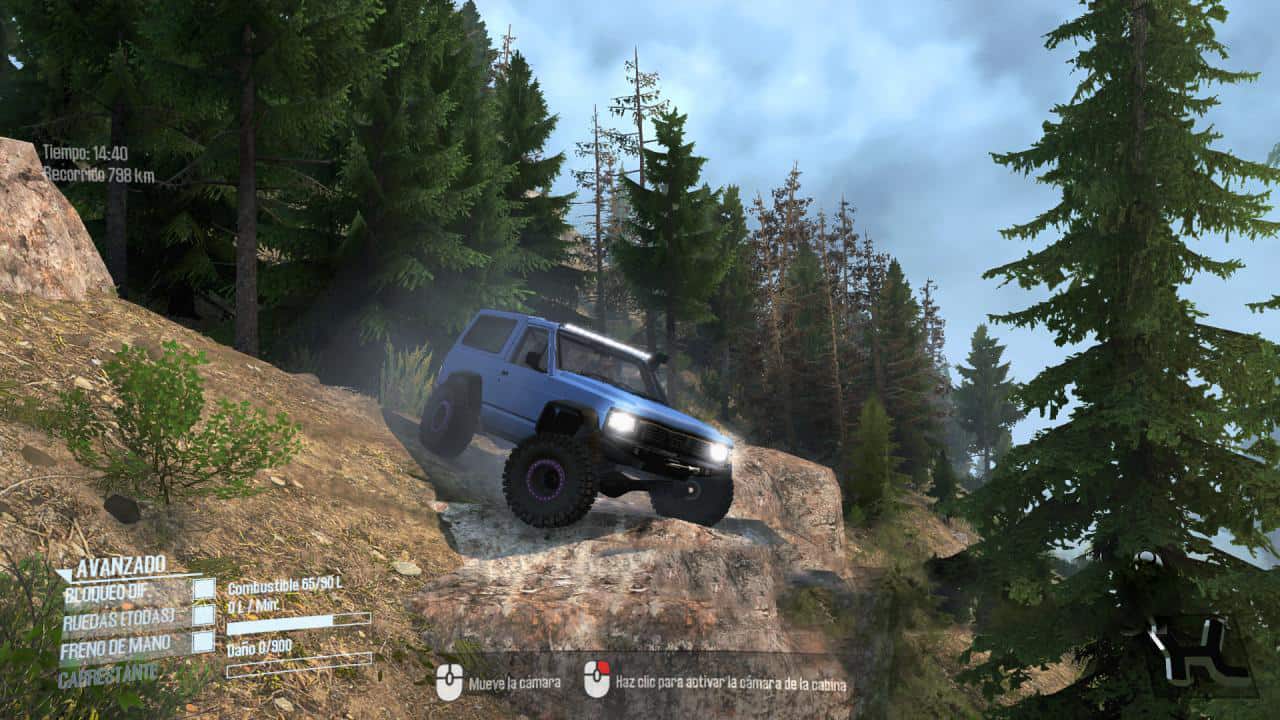Toggle the Ruedas (Todas) checkbox
The image size is (1280, 720).
click(x=204, y=615)
